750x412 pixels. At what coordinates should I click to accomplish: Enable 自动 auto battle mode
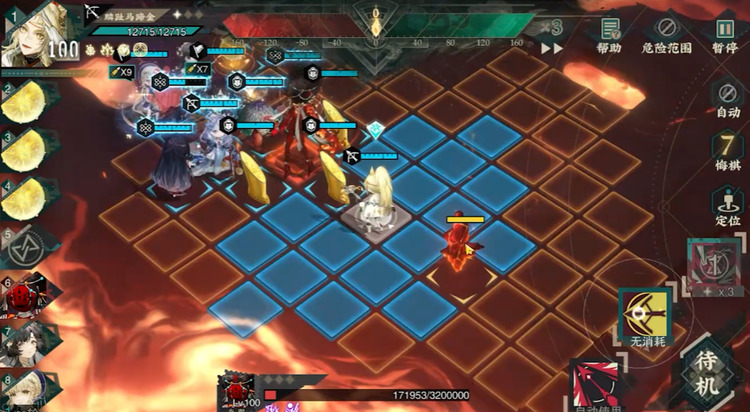click(728, 100)
